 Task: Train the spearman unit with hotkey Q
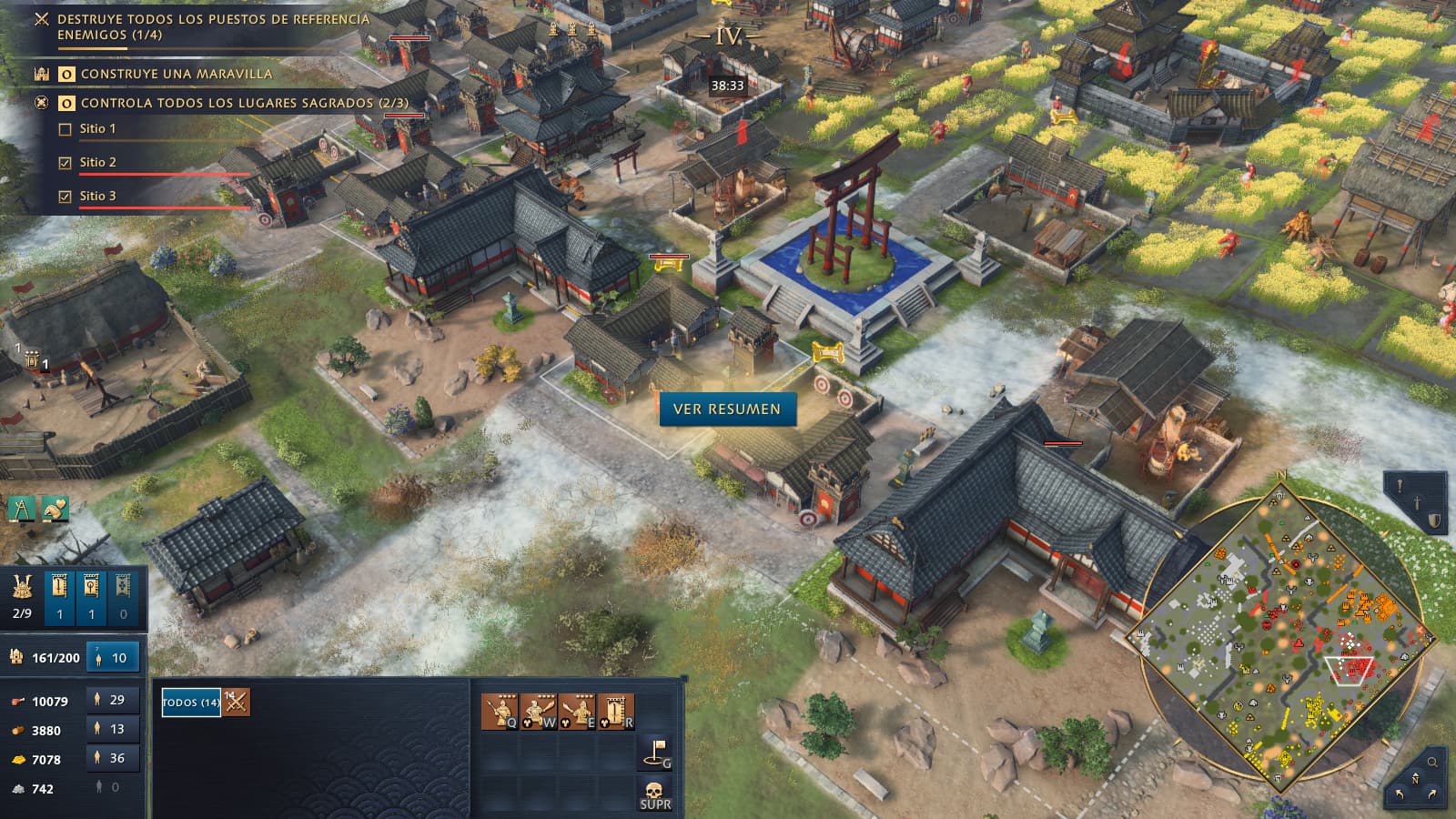pyautogui.click(x=499, y=712)
